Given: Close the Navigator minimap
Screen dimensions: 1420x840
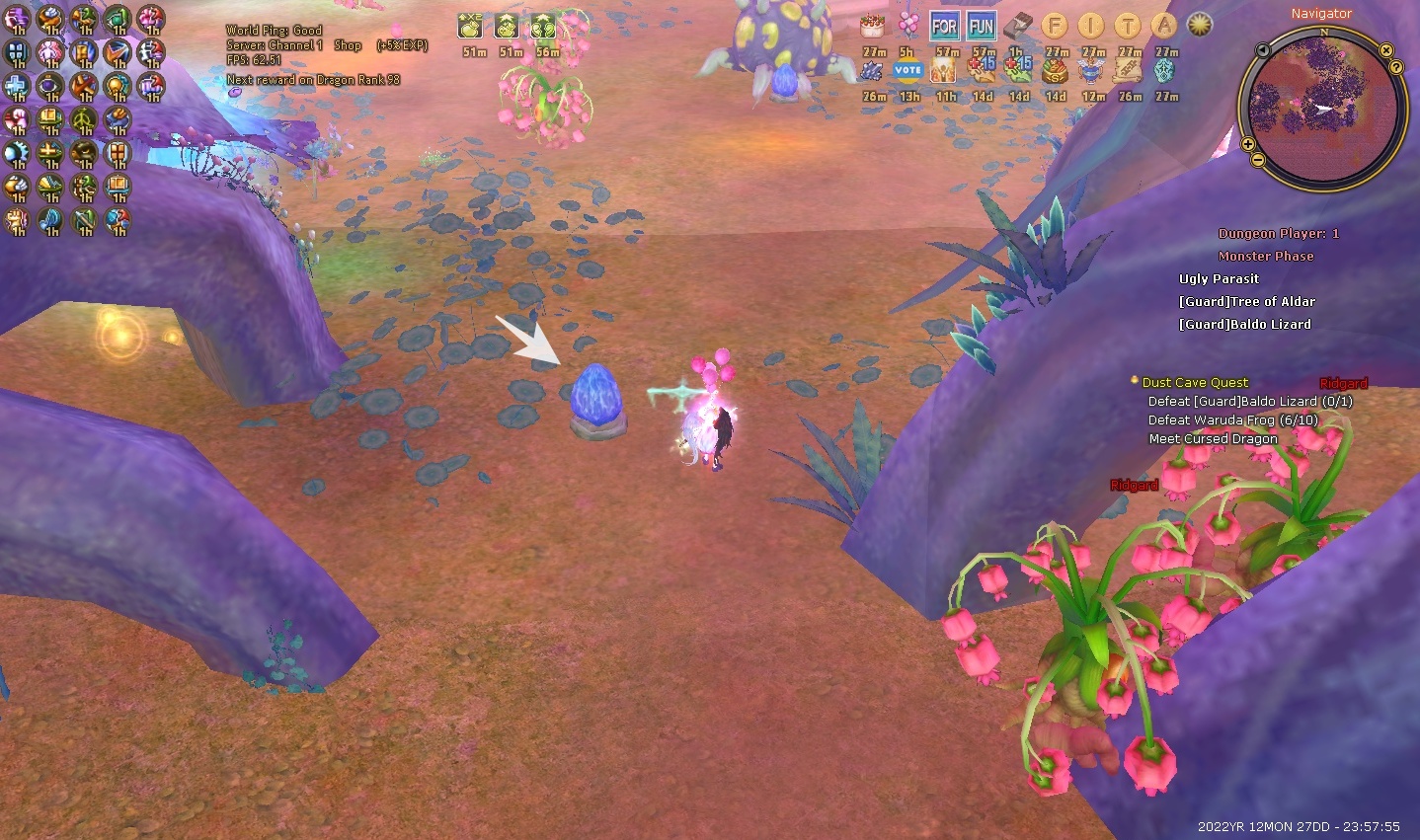Looking at the screenshot, I should pyautogui.click(x=1386, y=50).
